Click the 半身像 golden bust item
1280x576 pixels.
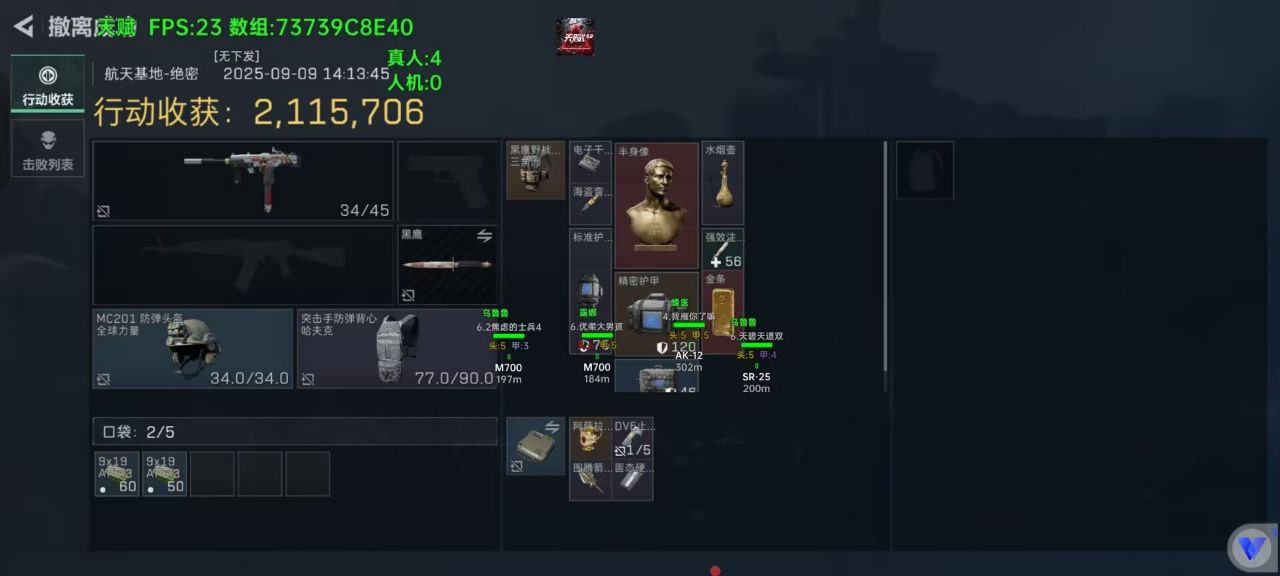click(x=656, y=206)
